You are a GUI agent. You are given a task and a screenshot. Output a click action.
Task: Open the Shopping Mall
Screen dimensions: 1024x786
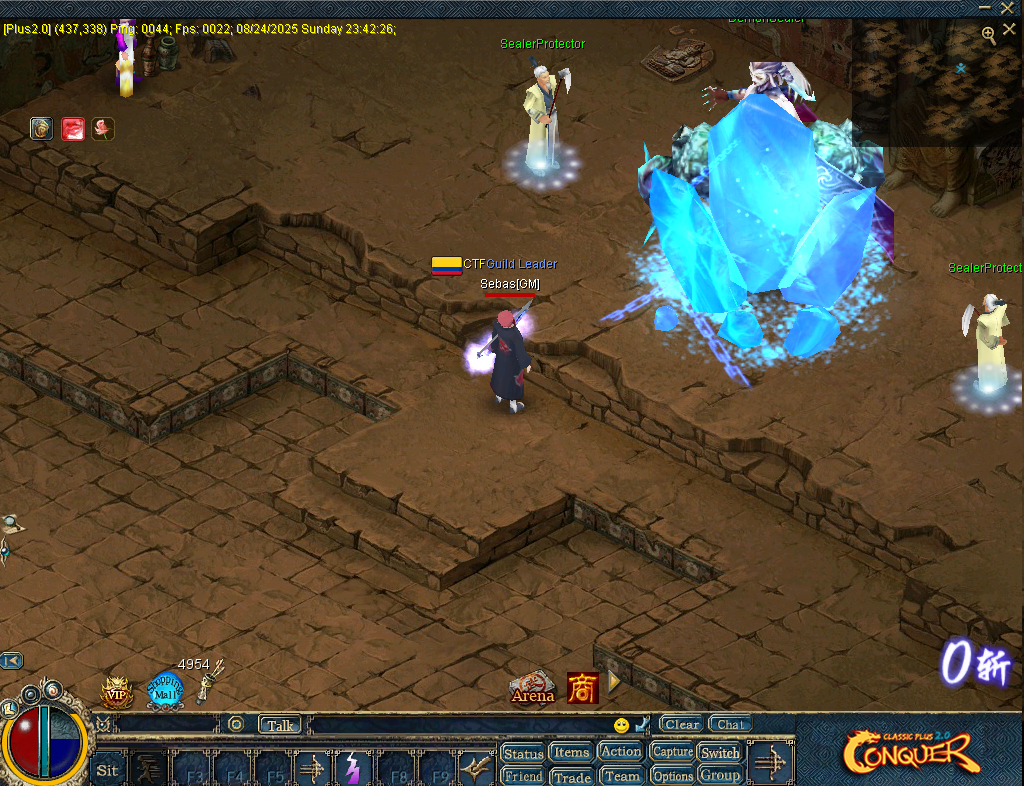click(x=165, y=689)
